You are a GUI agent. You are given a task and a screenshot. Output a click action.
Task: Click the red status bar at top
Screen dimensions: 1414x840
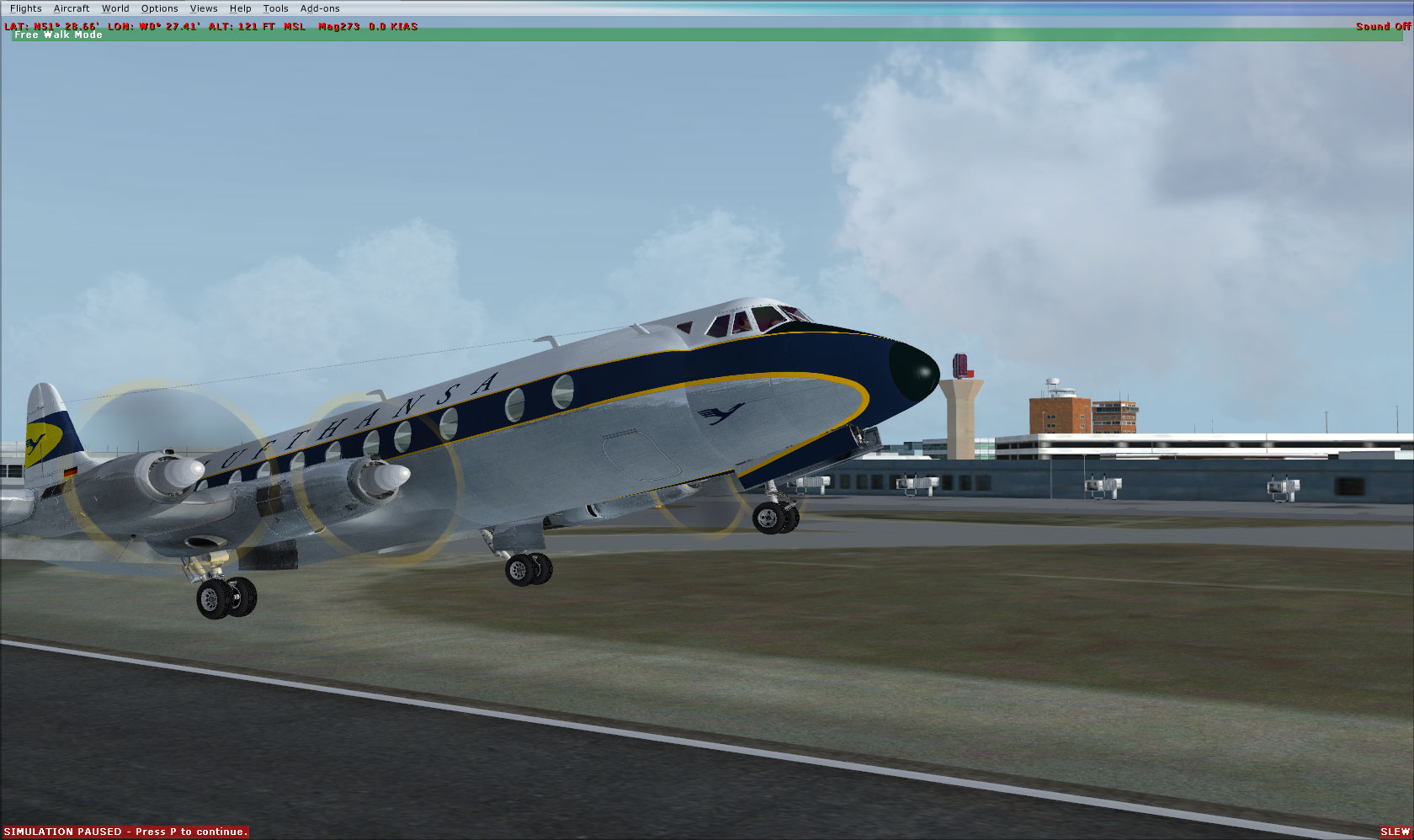pyautogui.click(x=673, y=26)
